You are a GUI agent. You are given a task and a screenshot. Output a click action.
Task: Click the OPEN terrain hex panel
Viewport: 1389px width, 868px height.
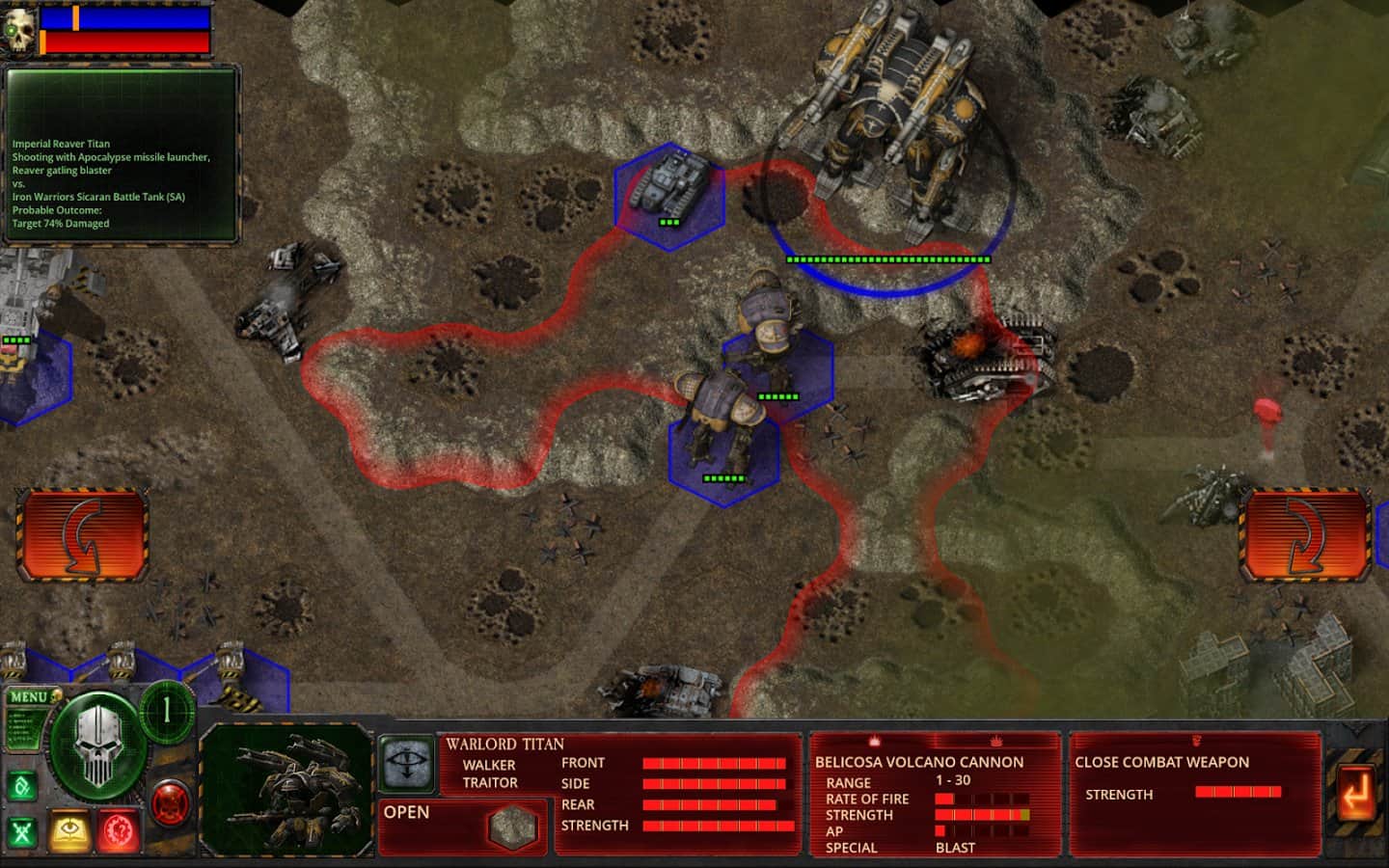tap(461, 827)
